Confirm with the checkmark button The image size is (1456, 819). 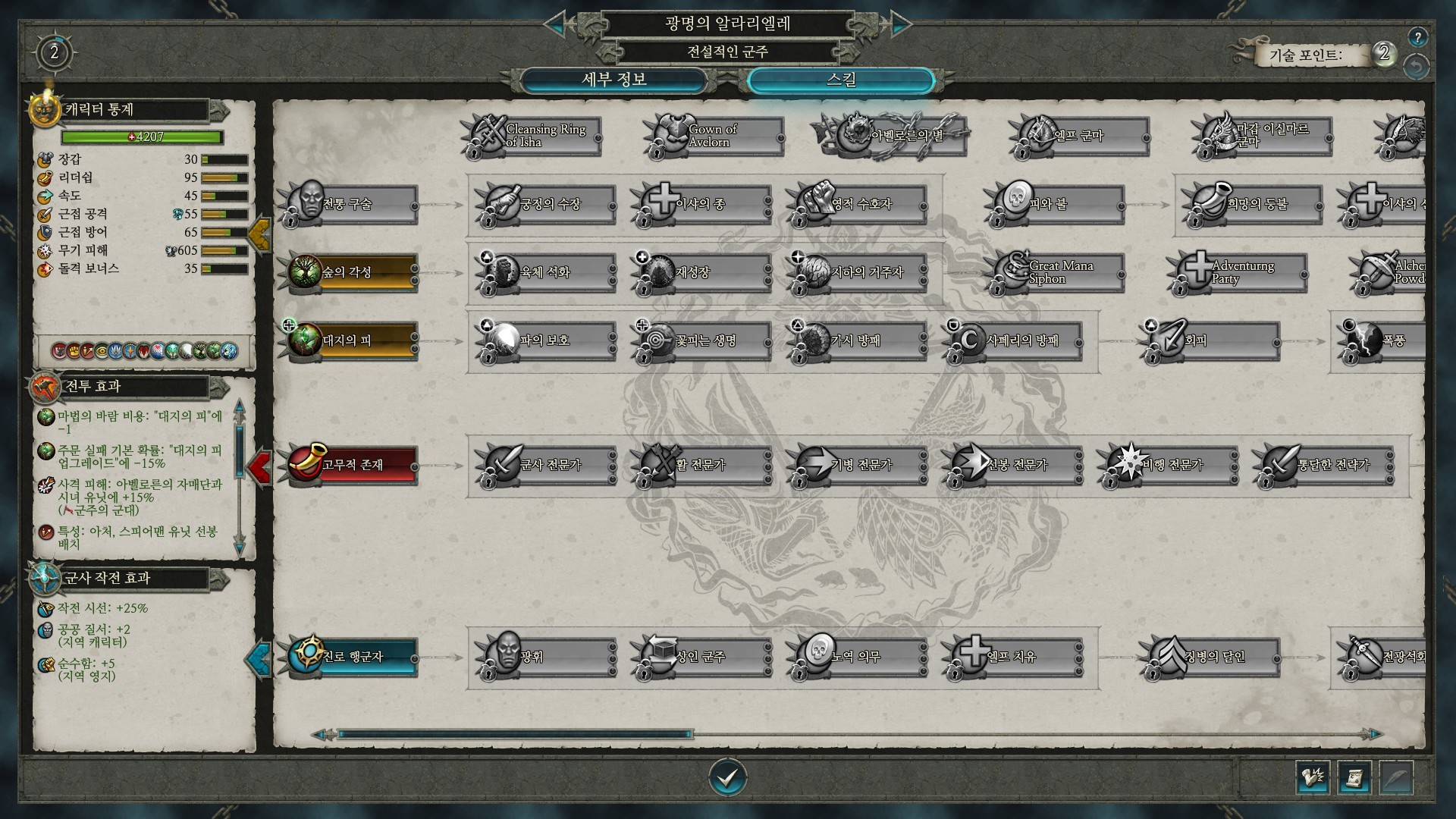click(727, 777)
